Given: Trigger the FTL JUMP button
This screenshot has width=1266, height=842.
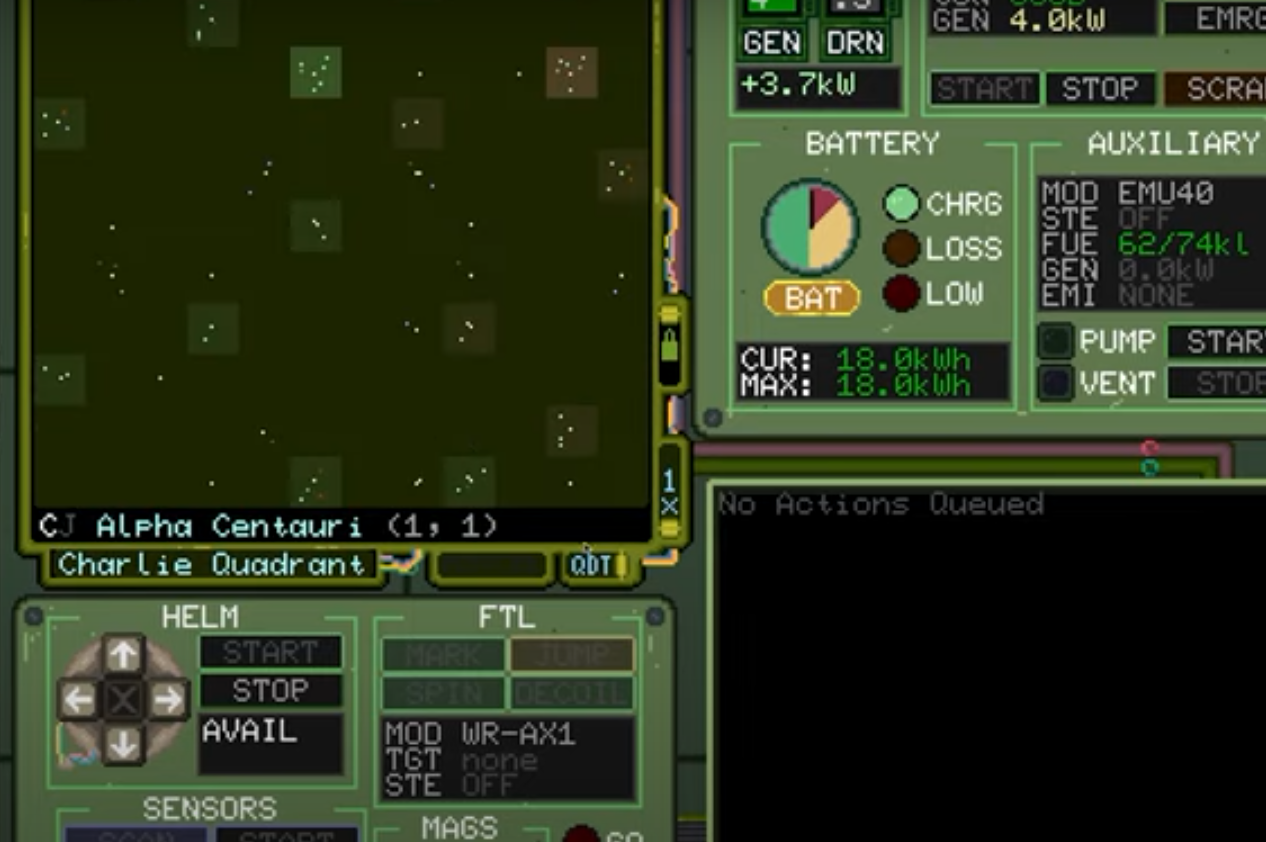Looking at the screenshot, I should pyautogui.click(x=572, y=656).
